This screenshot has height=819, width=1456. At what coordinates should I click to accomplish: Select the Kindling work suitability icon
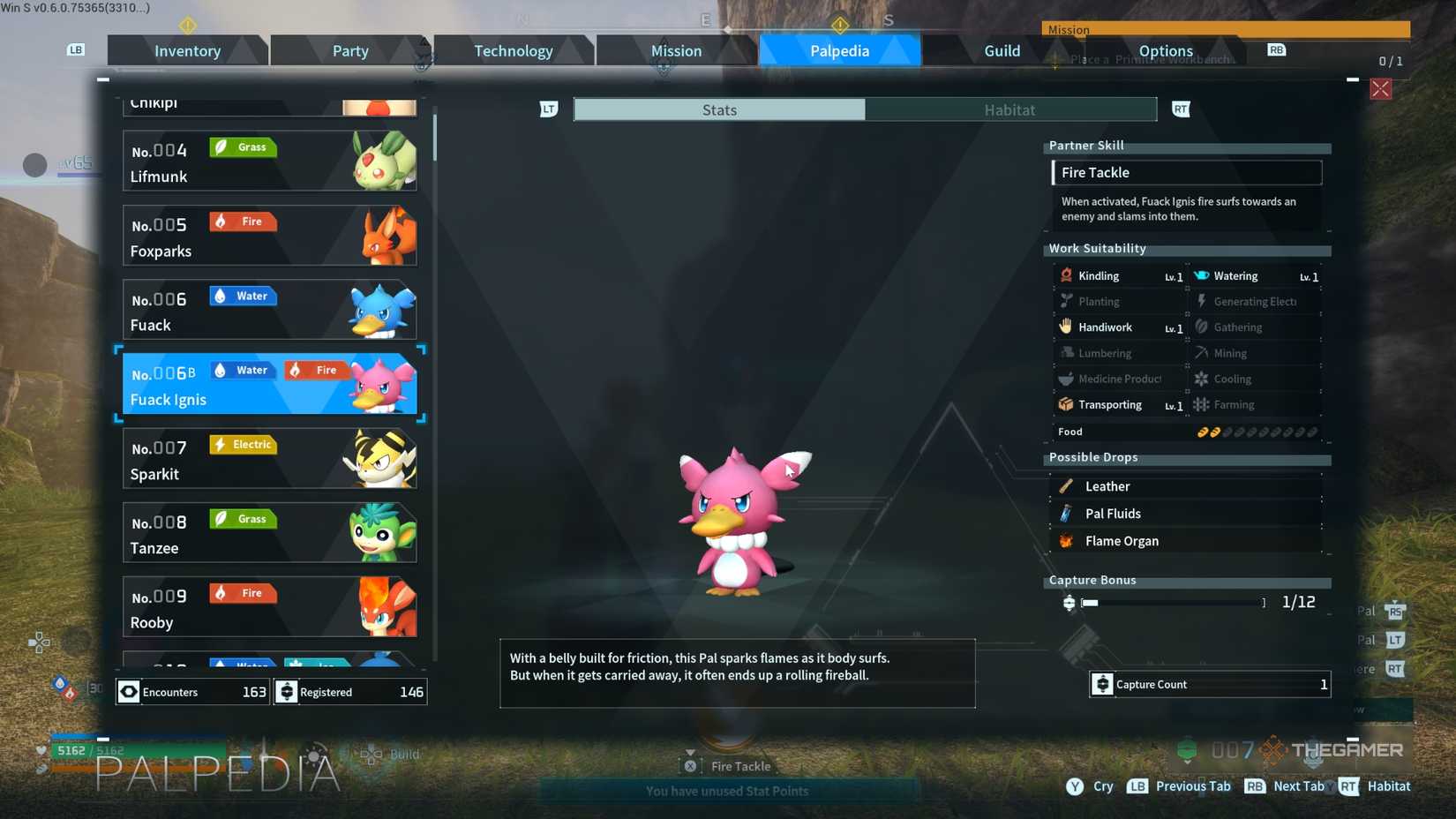(x=1067, y=275)
